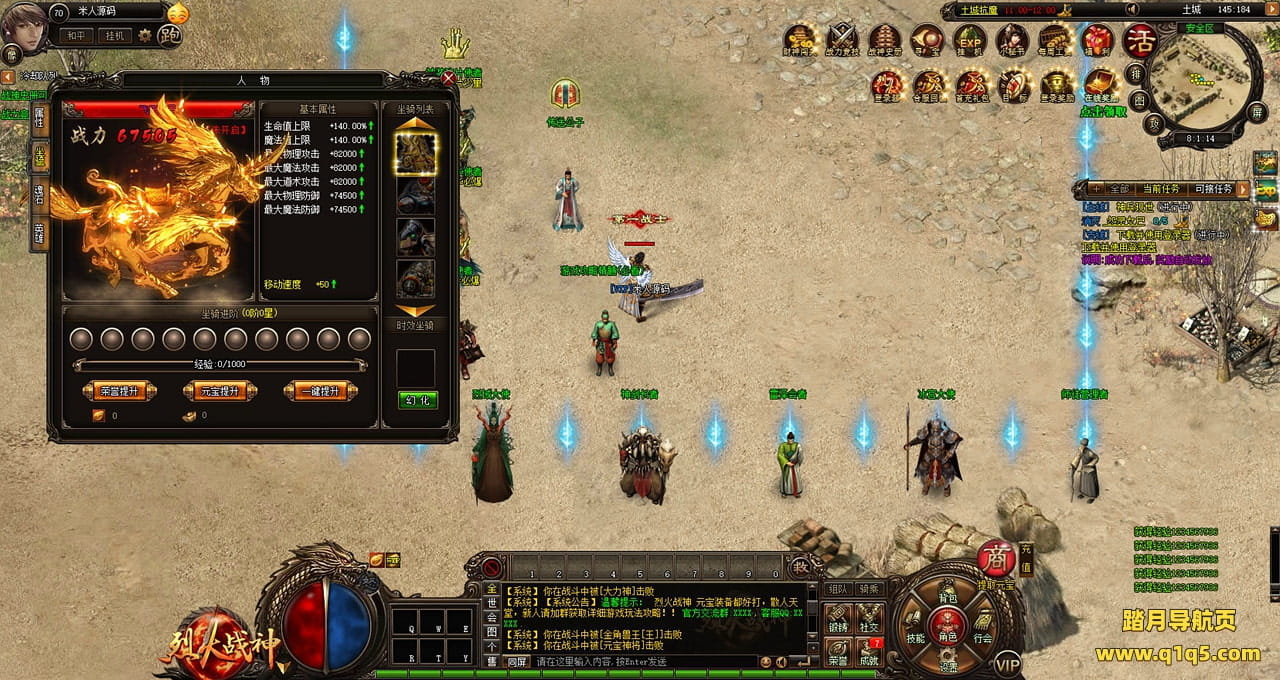The image size is (1280, 680).
Task: Click the circular minimap
Action: point(1200,80)
